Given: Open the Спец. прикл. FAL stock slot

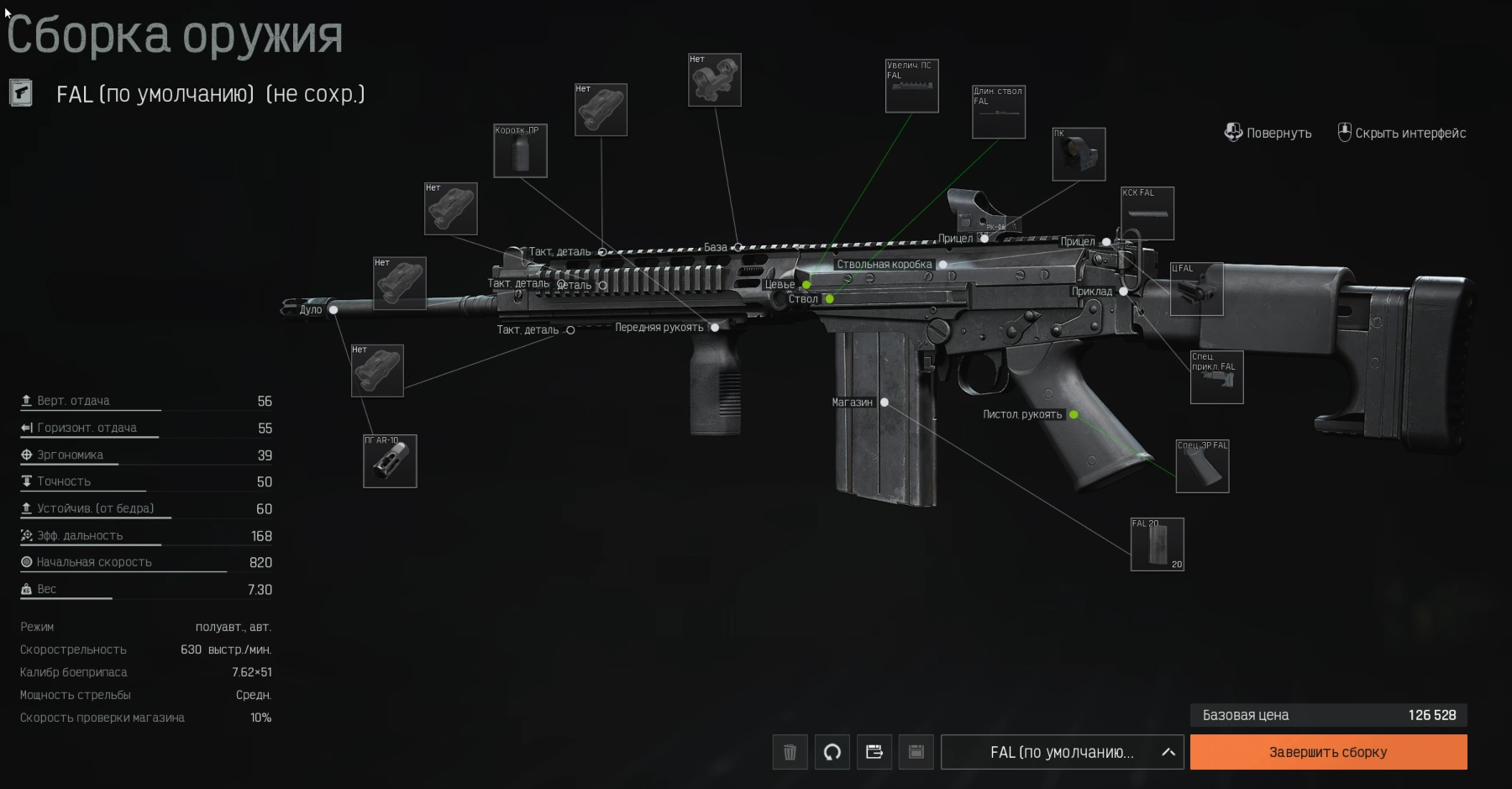Looking at the screenshot, I should 1216,377.
